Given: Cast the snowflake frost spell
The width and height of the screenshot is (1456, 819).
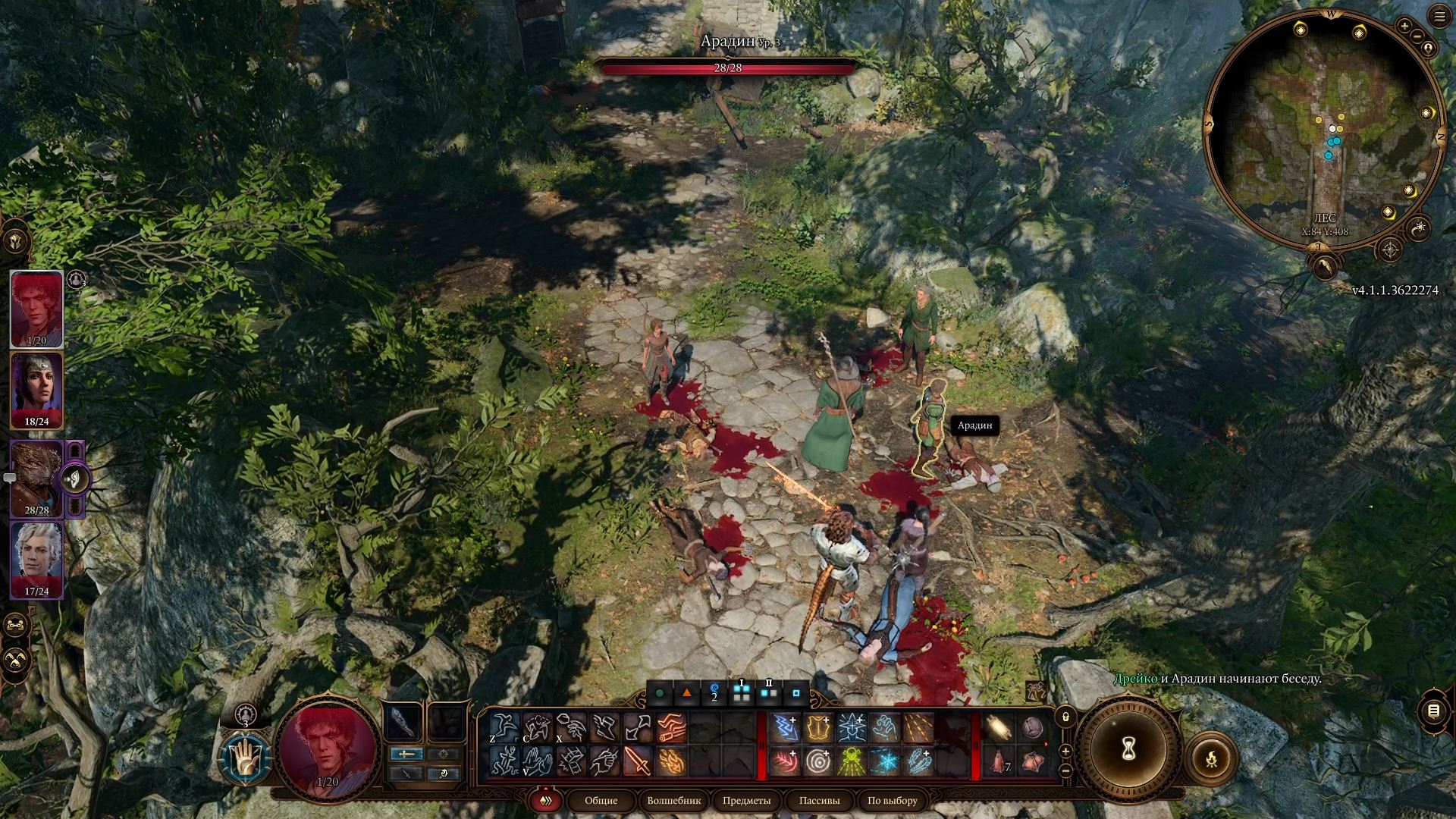Looking at the screenshot, I should (x=884, y=761).
